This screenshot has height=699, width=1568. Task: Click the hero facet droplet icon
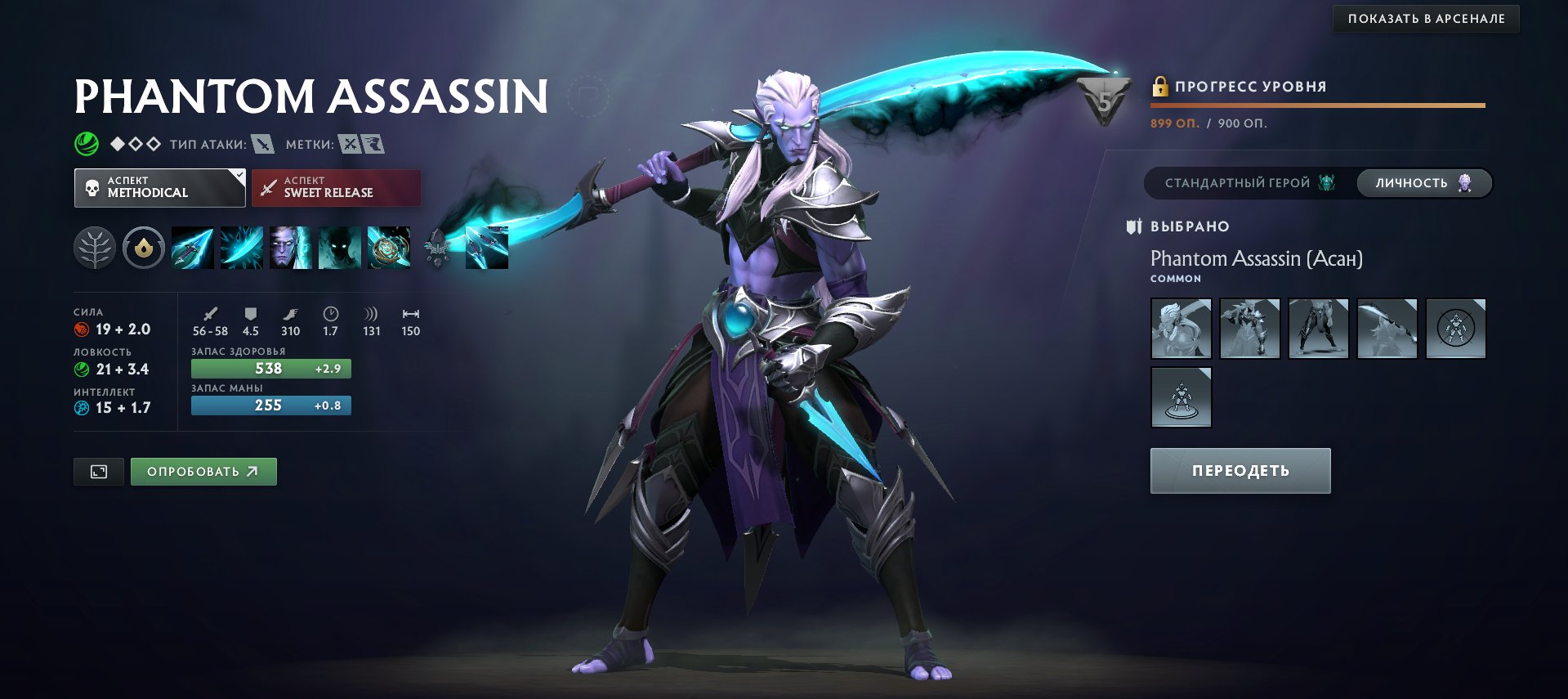point(144,247)
